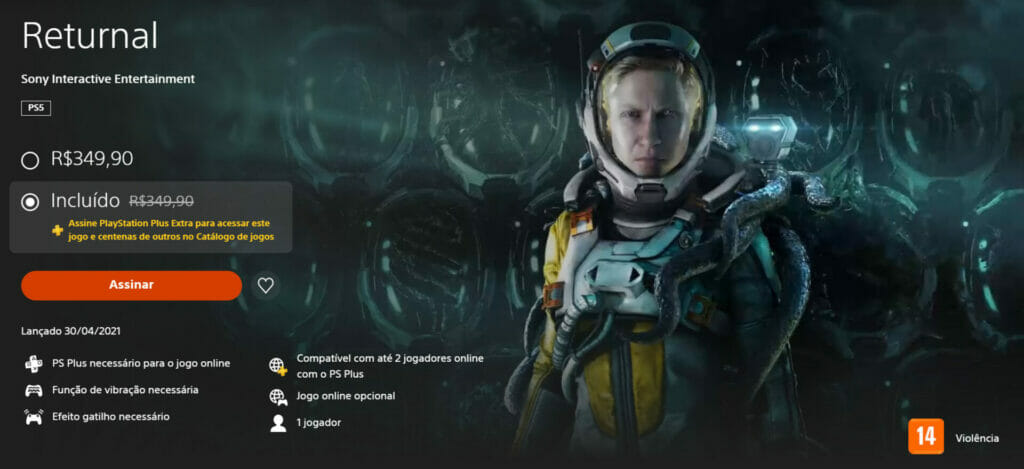Select the R$349,90 purchase option

click(31, 159)
